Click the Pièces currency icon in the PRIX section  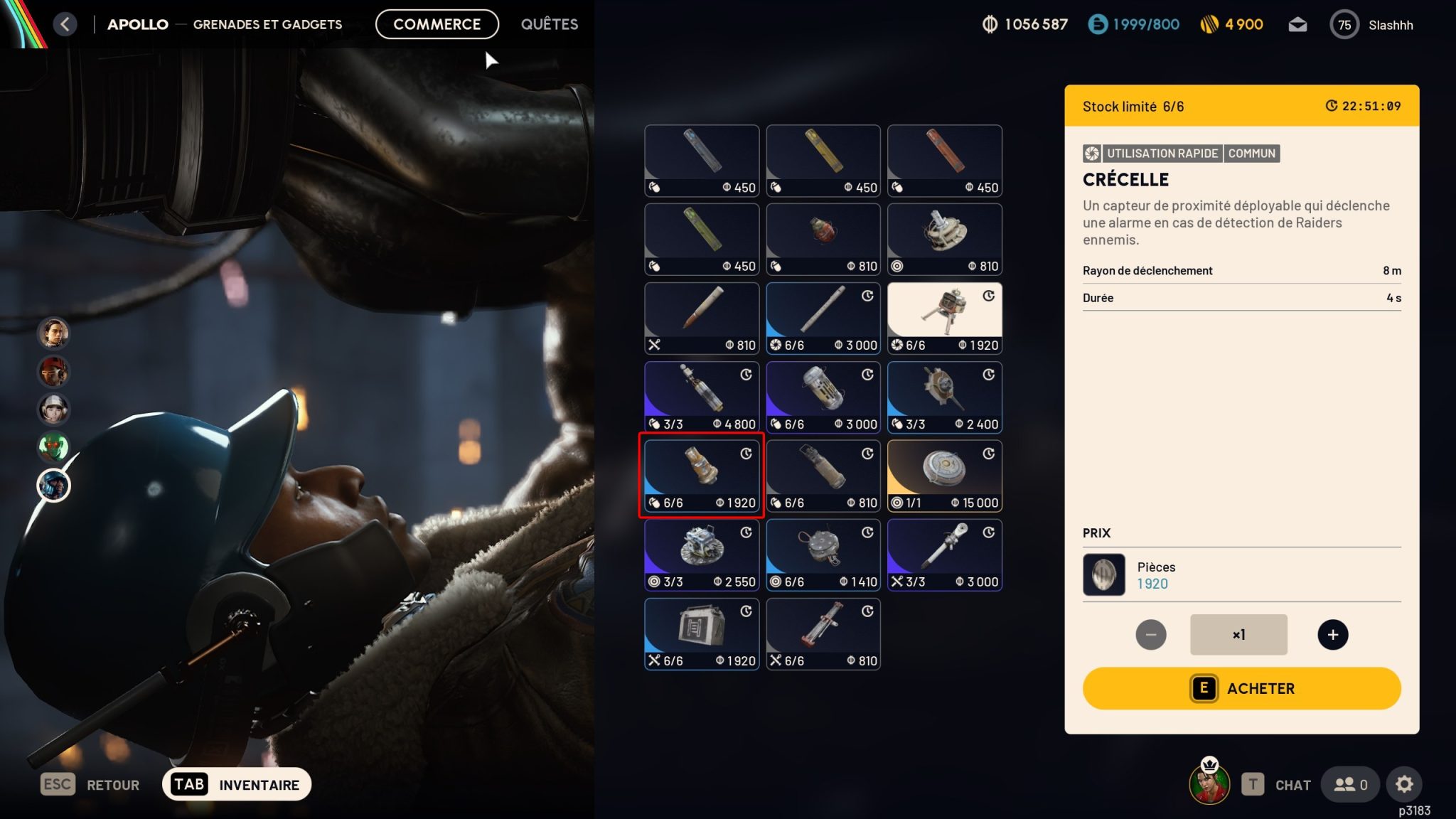click(x=1103, y=574)
